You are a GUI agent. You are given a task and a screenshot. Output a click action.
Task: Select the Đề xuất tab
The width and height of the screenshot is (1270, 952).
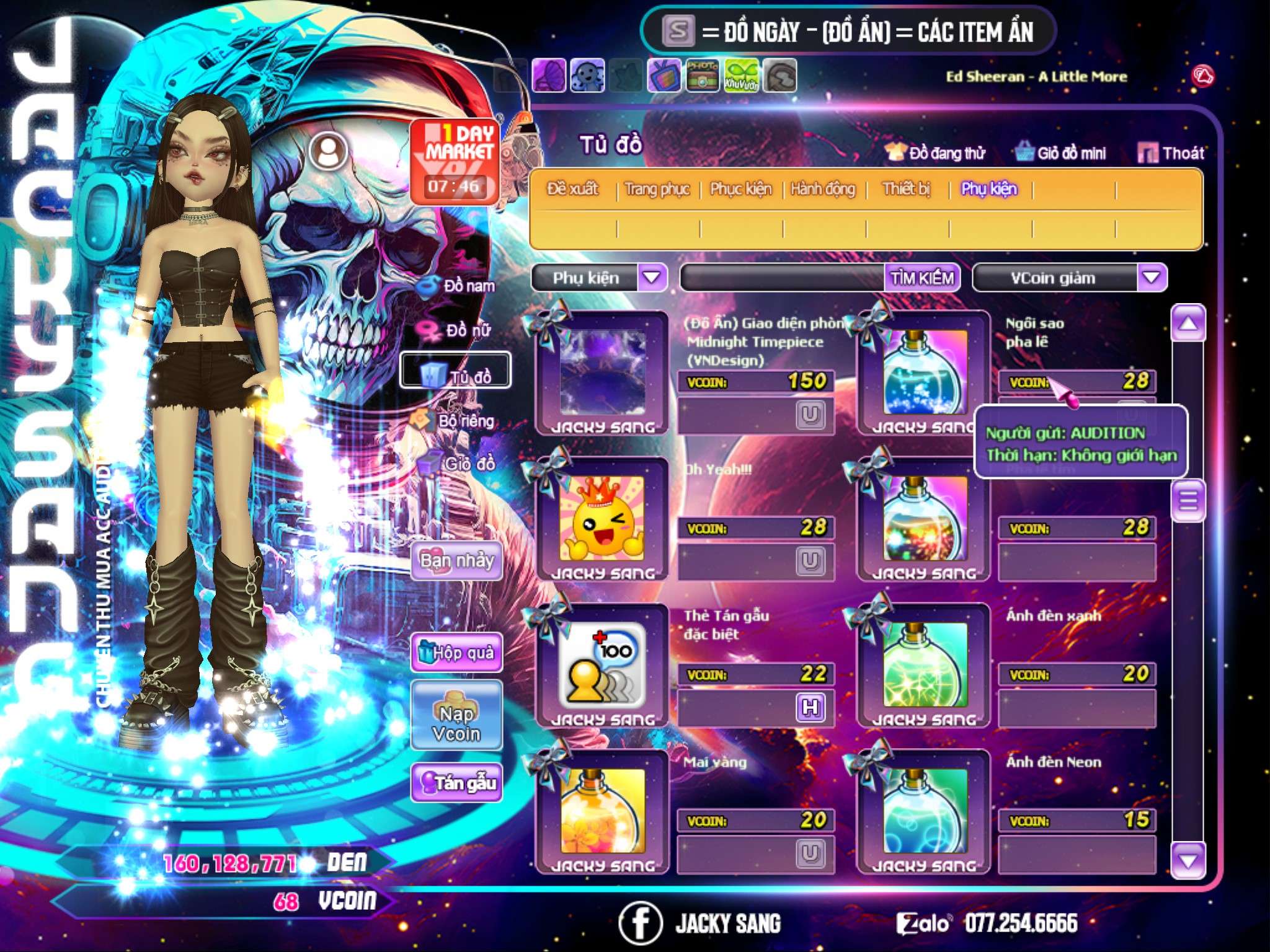tap(572, 189)
